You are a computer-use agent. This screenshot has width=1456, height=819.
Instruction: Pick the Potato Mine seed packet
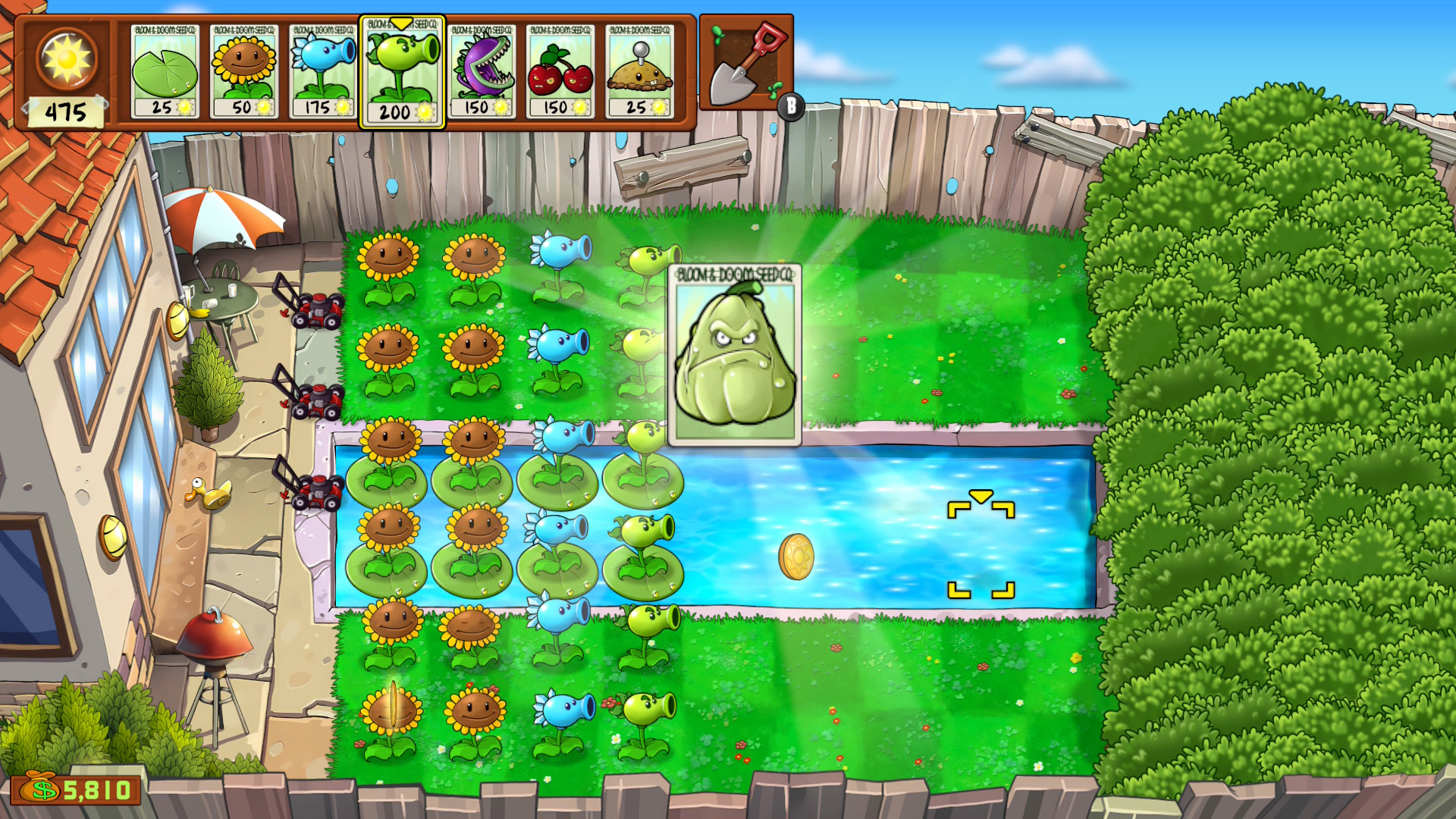click(639, 72)
